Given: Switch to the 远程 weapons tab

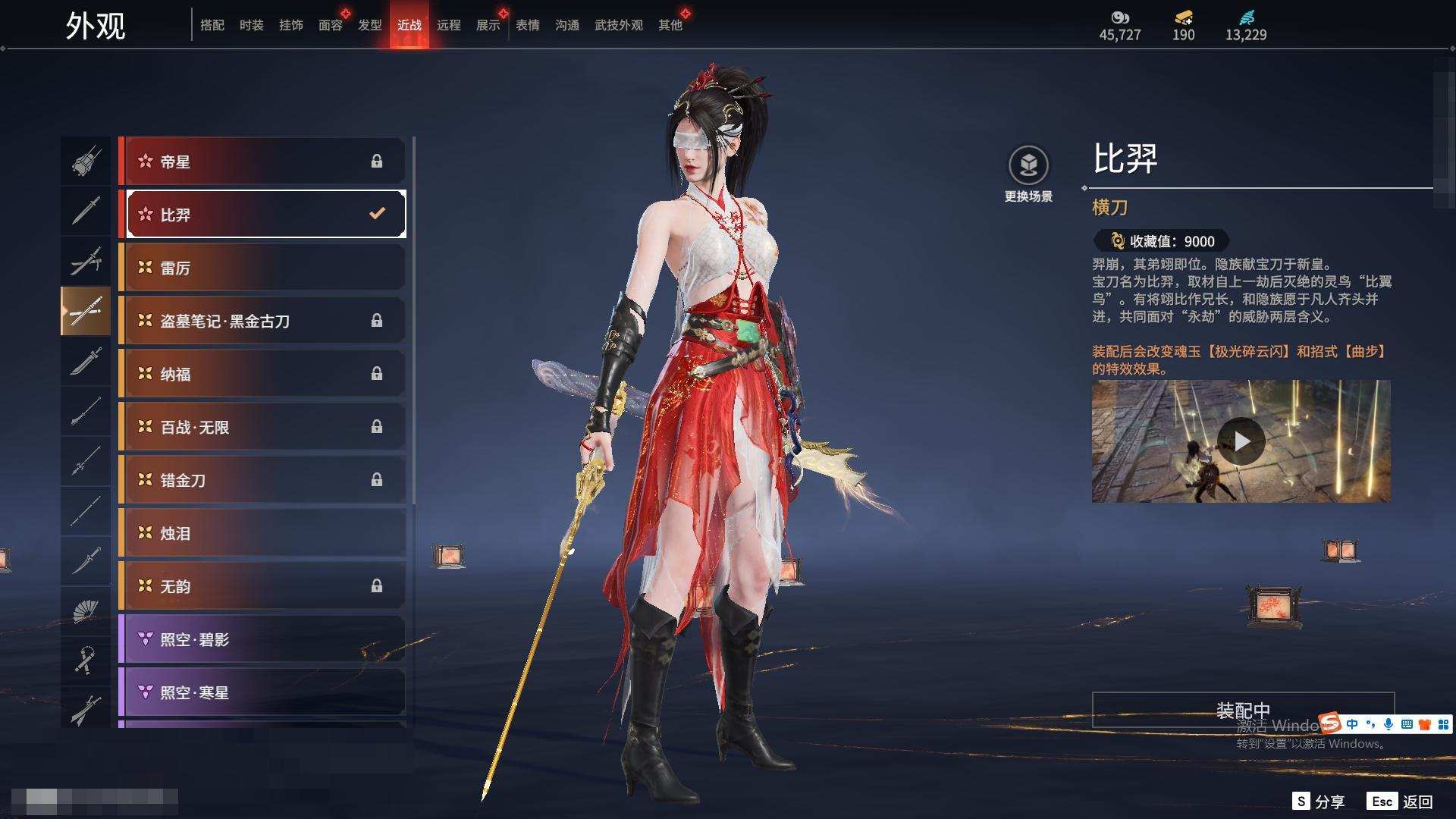Looking at the screenshot, I should coord(448,25).
